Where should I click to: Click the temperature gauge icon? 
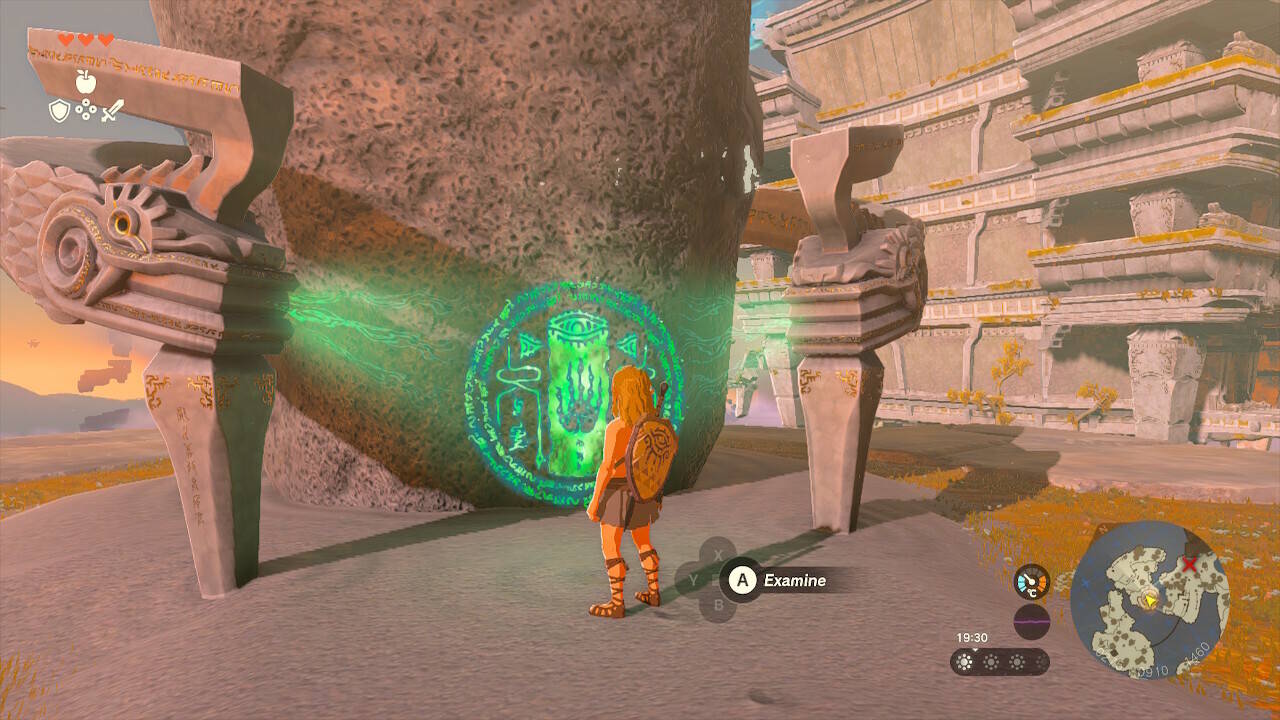pyautogui.click(x=1032, y=582)
